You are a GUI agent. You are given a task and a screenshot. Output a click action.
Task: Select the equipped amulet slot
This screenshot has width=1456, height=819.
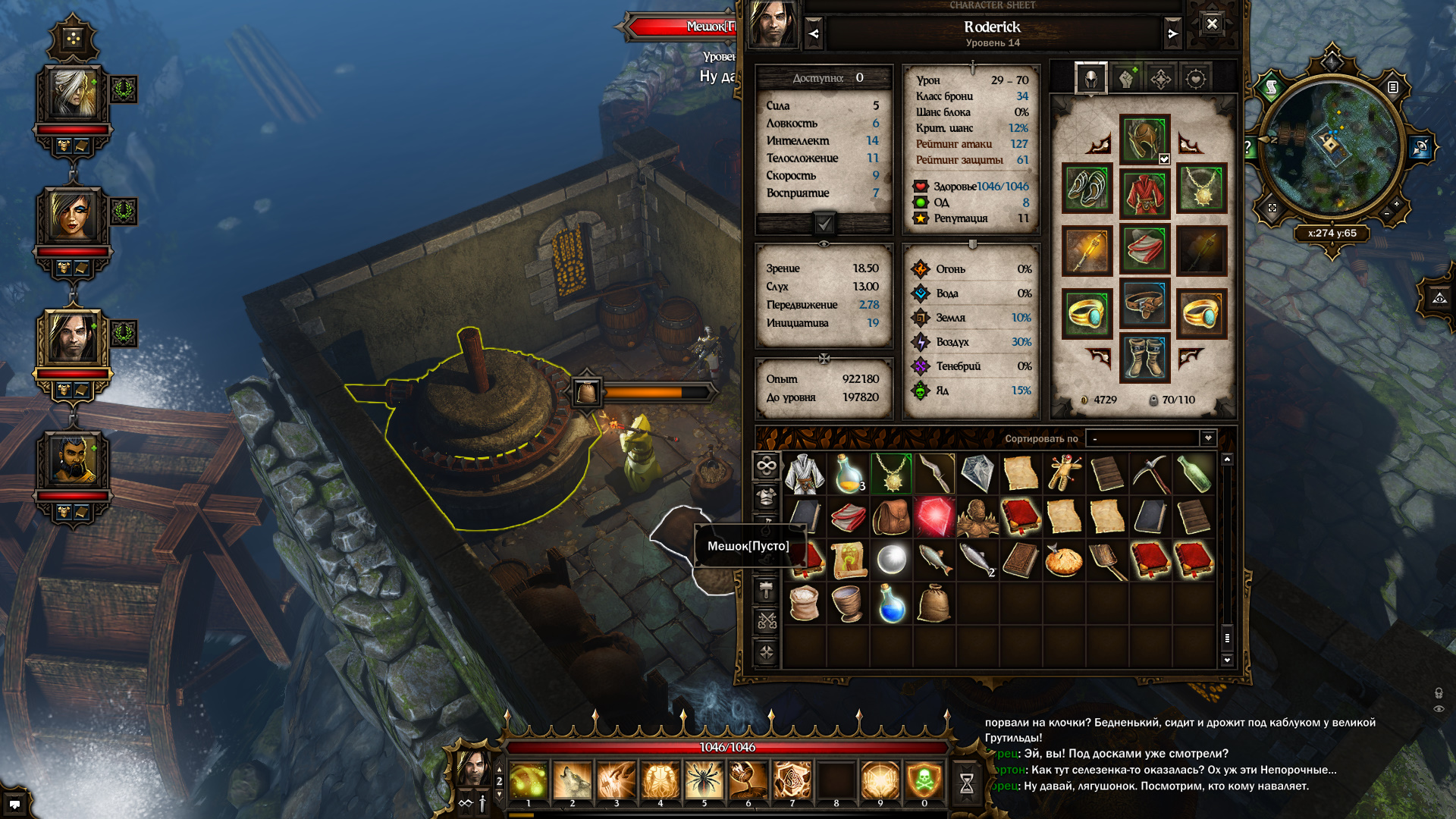pos(1202,189)
